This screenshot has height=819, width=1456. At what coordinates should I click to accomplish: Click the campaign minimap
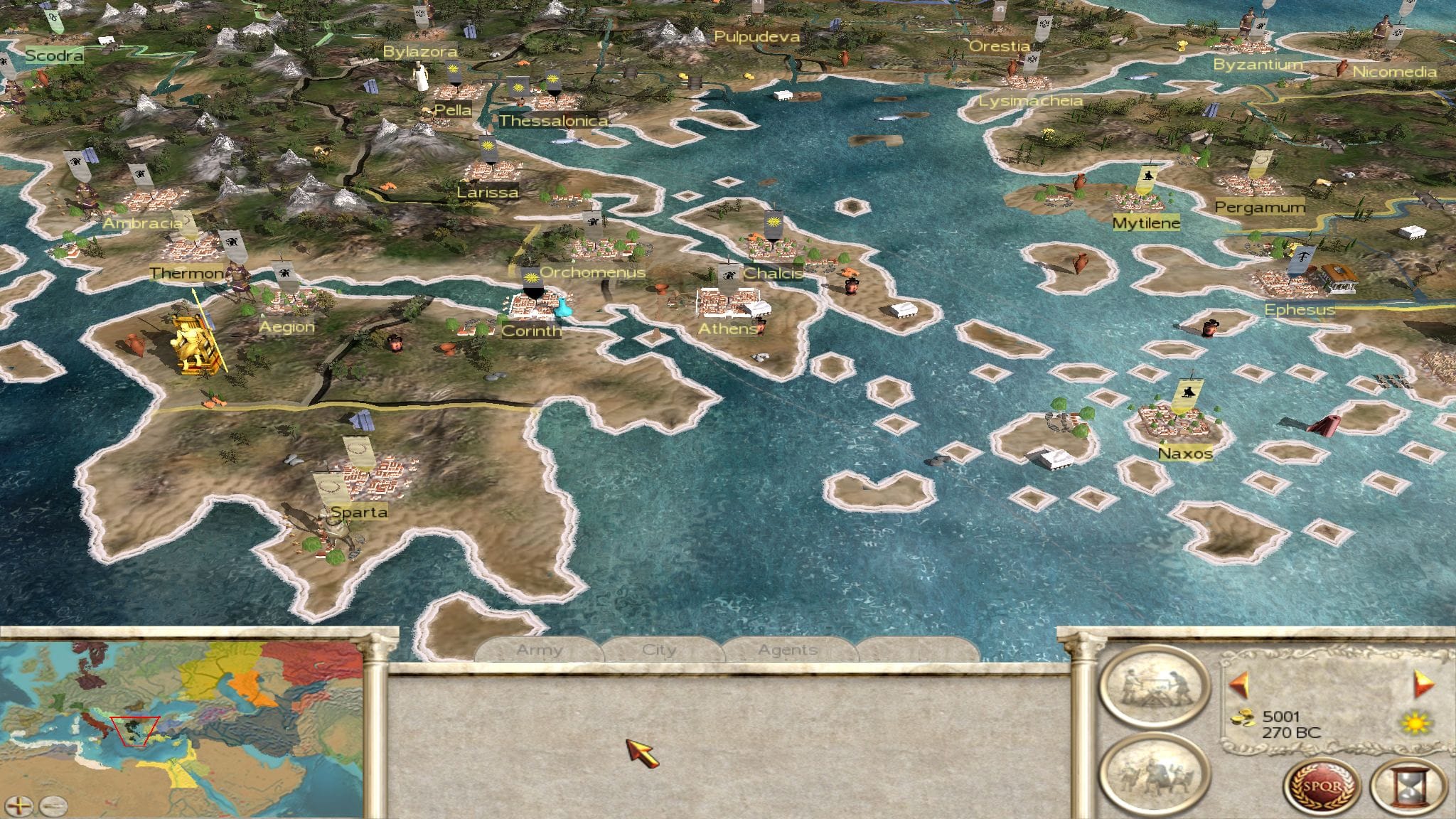pos(181,718)
